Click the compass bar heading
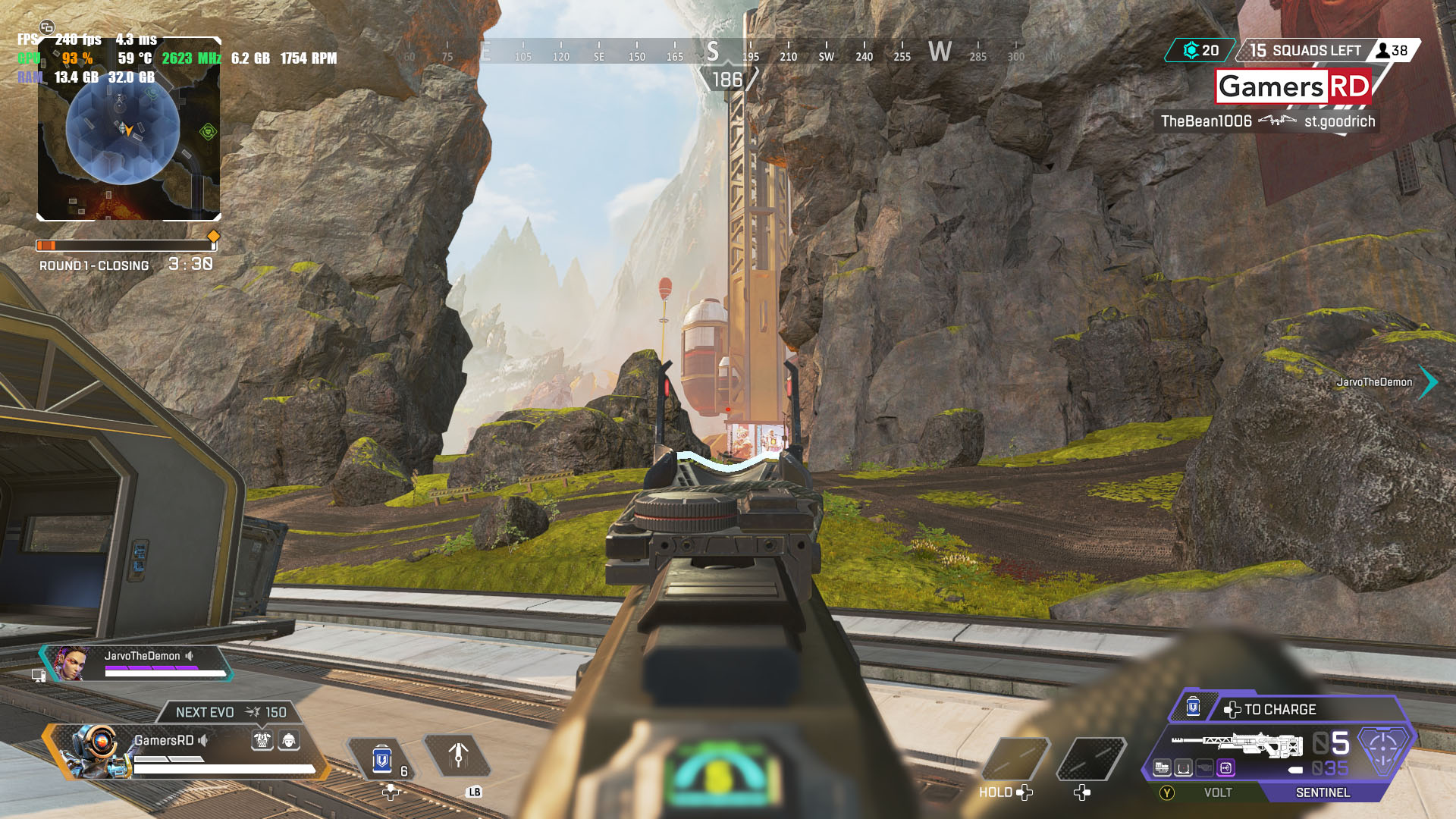This screenshot has width=1456, height=819. [726, 80]
